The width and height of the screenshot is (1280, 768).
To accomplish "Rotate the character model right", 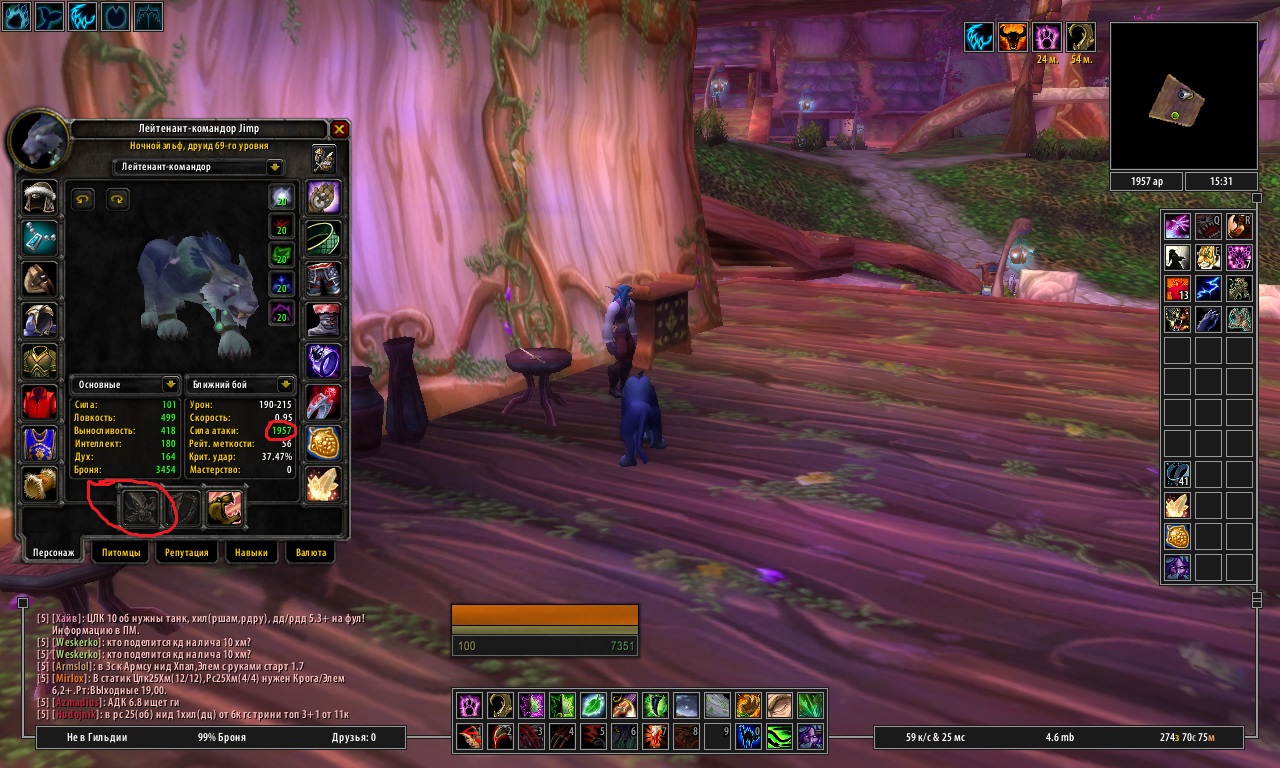I will (x=118, y=200).
